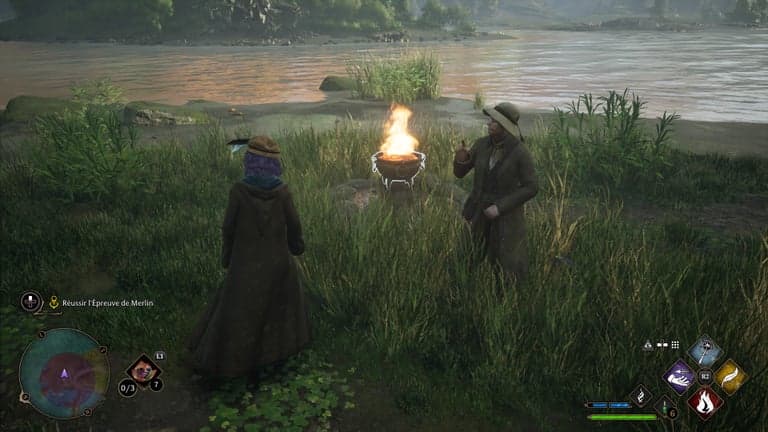Activate the purple hand spell

click(680, 377)
